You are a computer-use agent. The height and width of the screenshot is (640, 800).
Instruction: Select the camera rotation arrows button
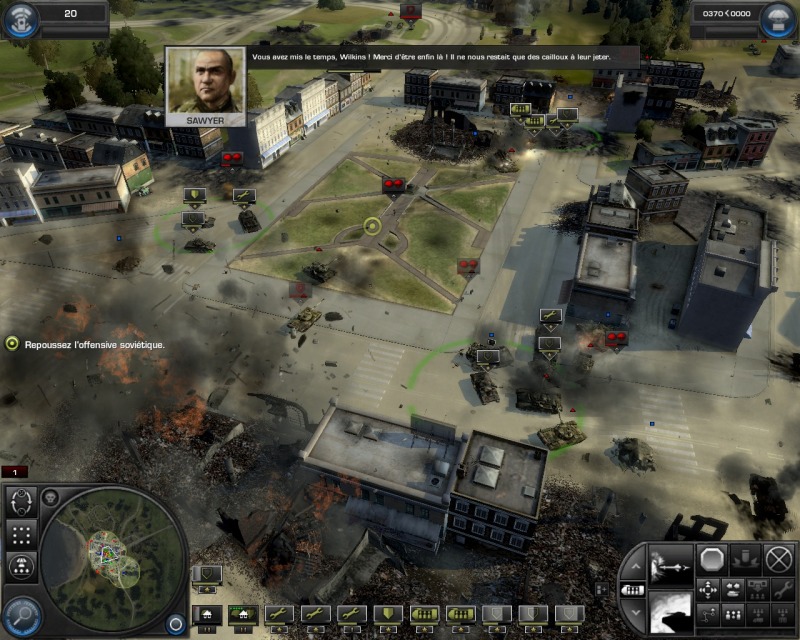tap(22, 500)
